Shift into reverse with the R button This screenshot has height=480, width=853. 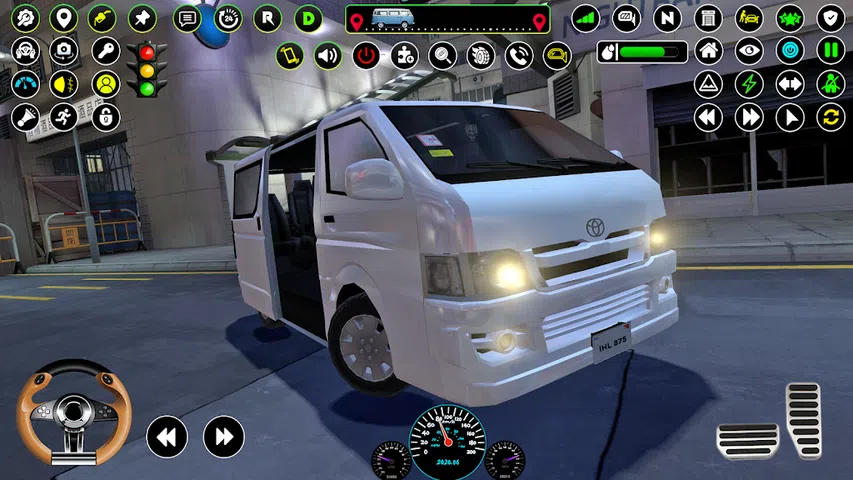point(267,18)
